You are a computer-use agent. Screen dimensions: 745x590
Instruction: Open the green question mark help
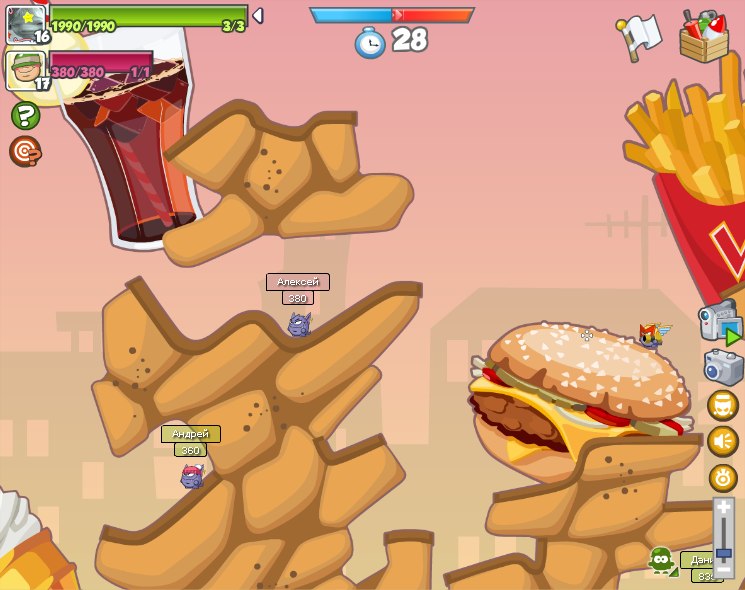(25, 115)
